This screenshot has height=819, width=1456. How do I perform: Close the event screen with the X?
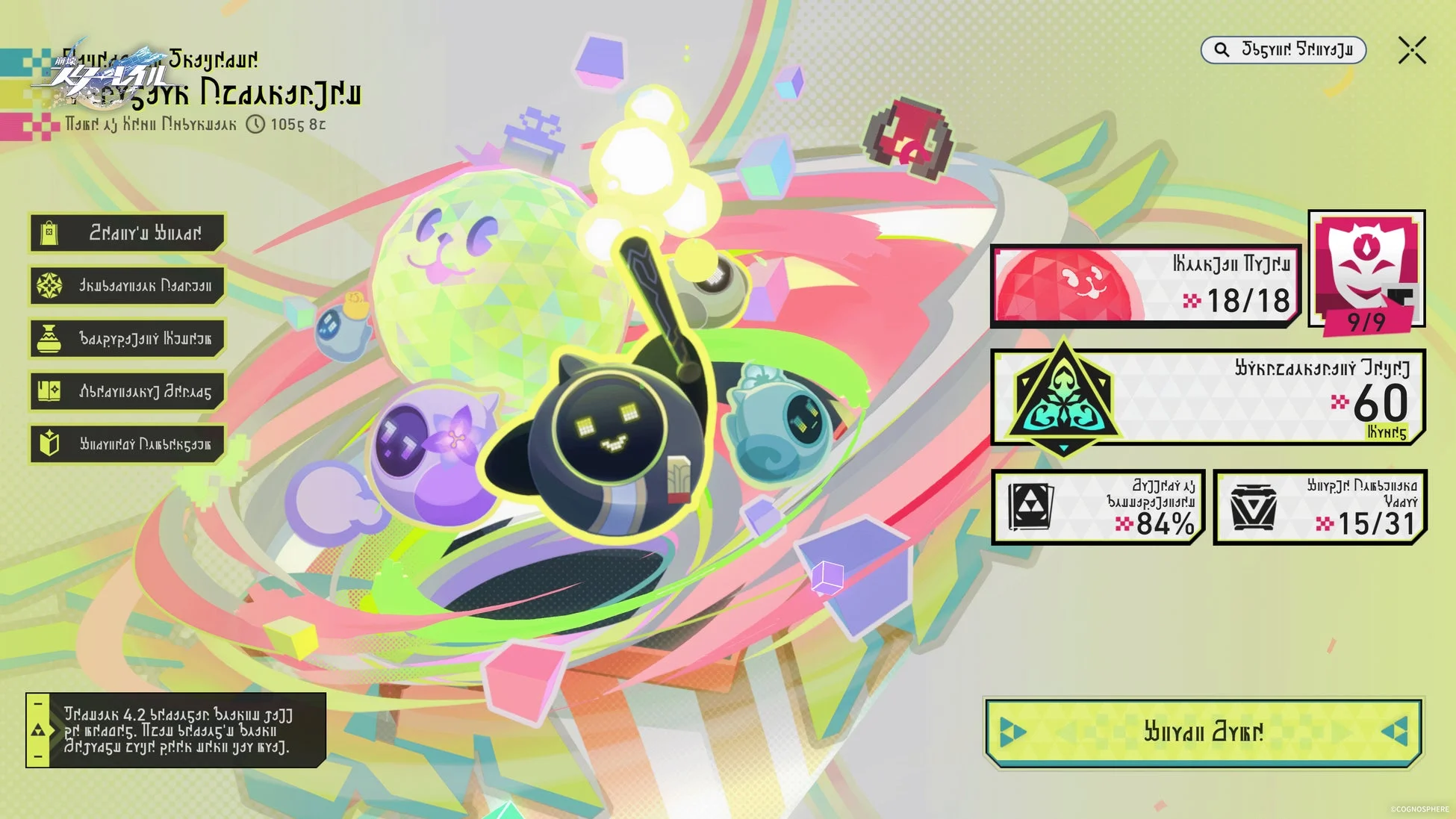[1410, 52]
